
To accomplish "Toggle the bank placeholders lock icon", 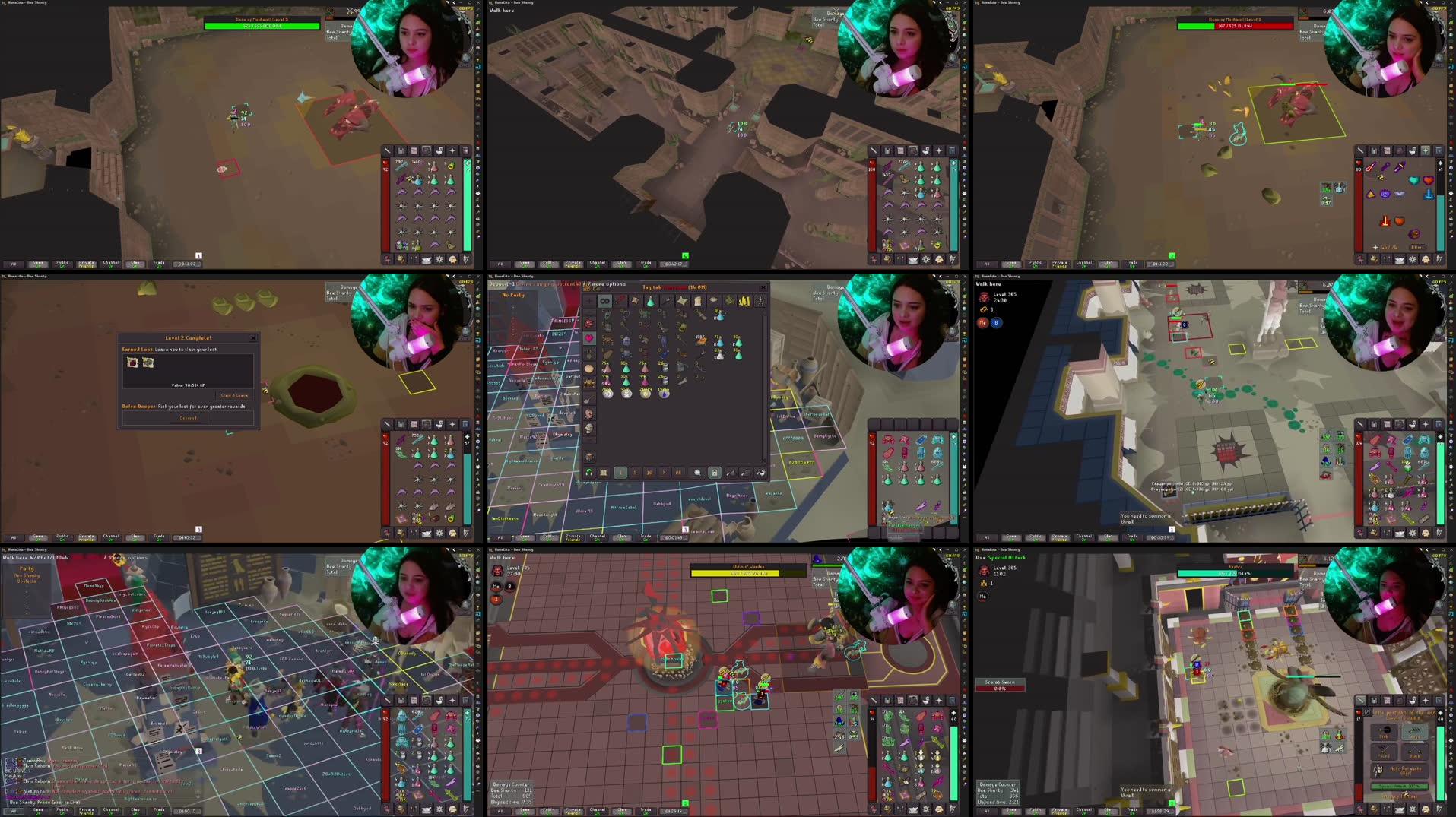I will tap(715, 473).
